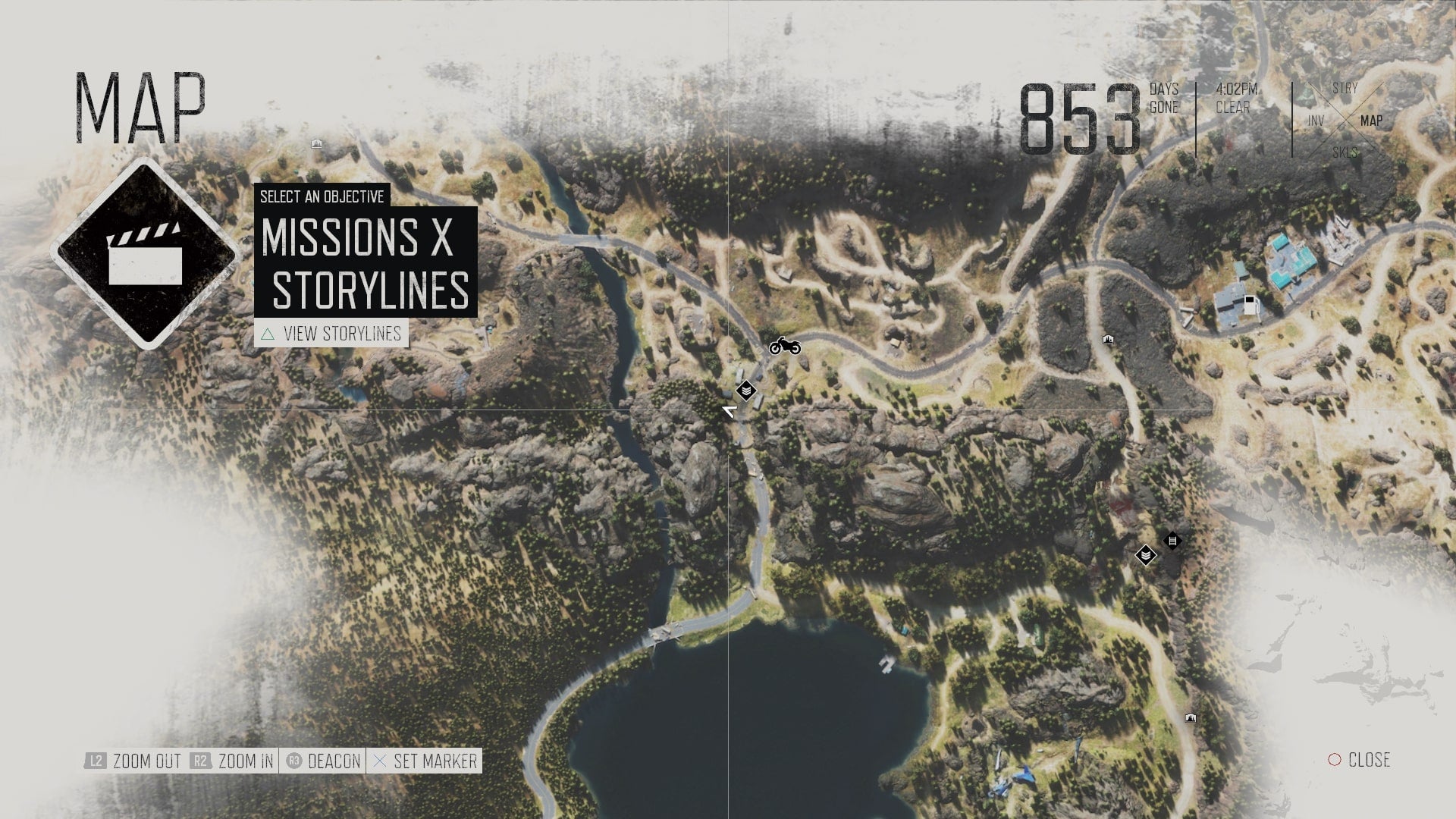The image size is (1456, 819).
Task: Activate VIEW STORYLINES
Action: [x=341, y=332]
